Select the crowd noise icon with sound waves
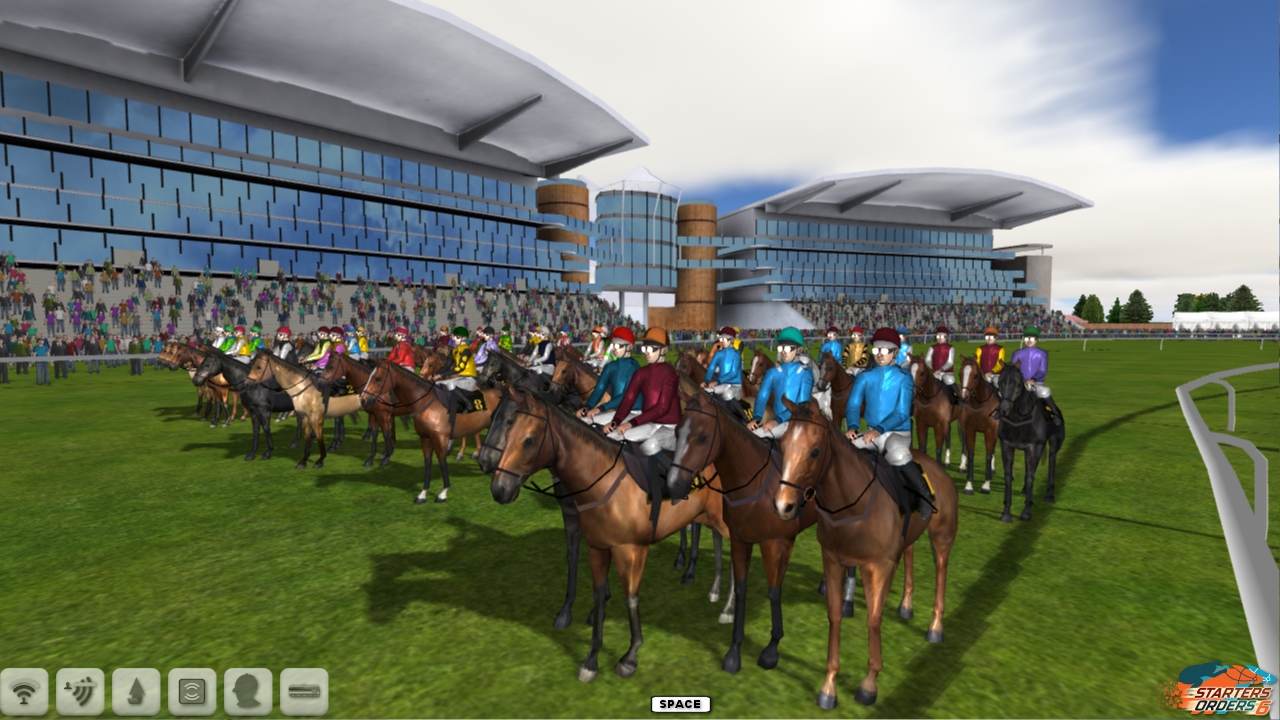1280x720 pixels. [x=81, y=690]
